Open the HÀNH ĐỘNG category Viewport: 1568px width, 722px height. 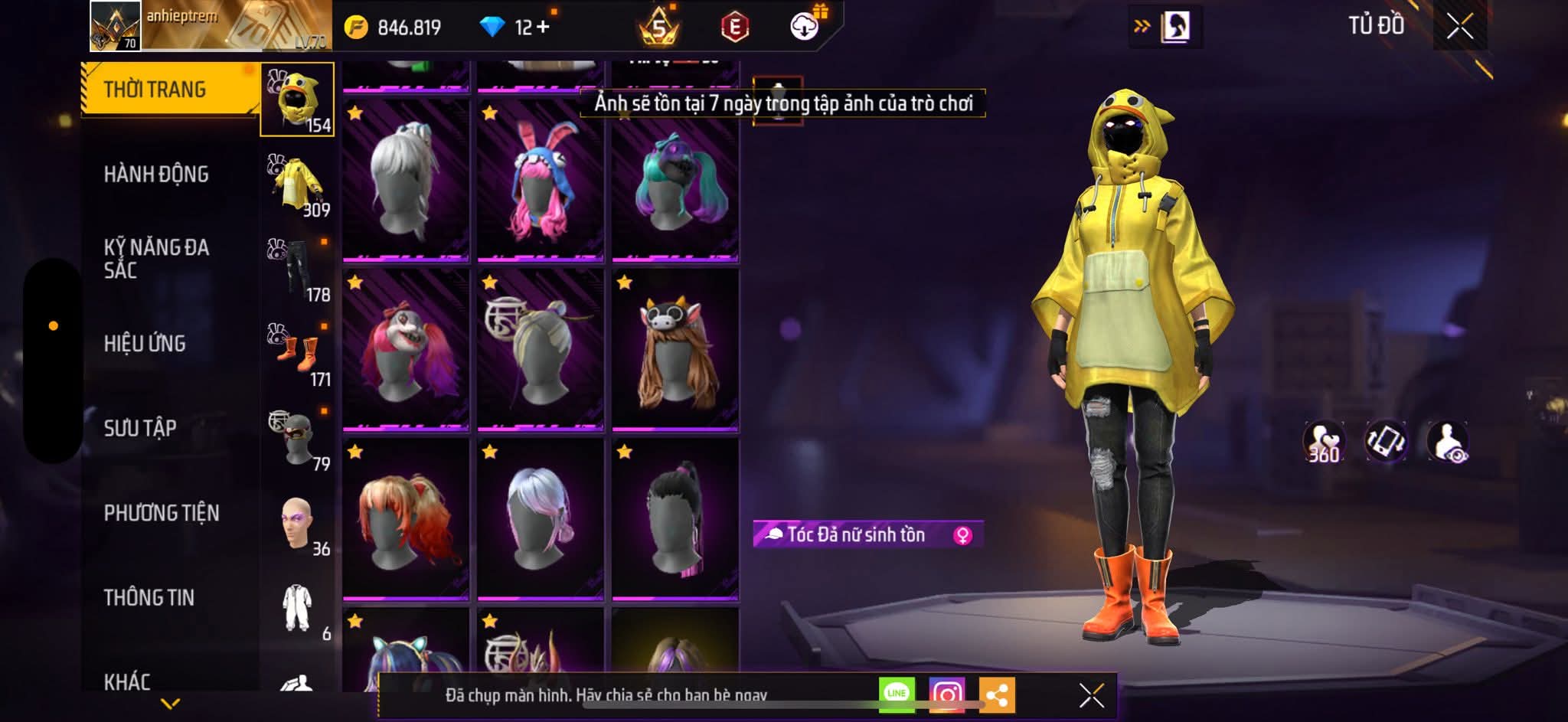pos(156,175)
